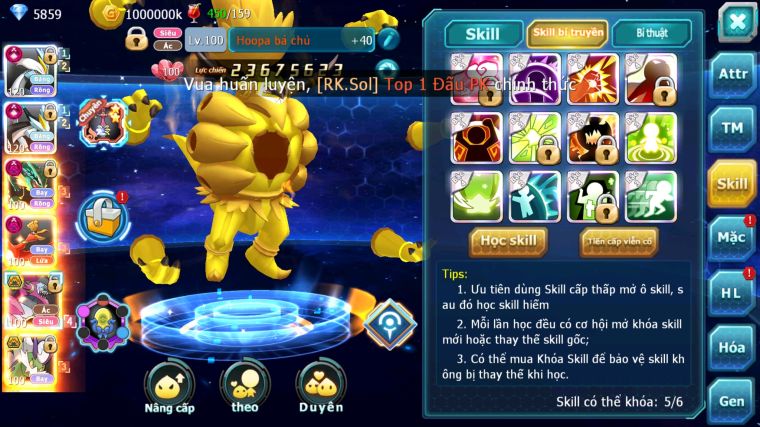The width and height of the screenshot is (760, 427).
Task: Close the skill panel with the X button
Action: point(736,22)
